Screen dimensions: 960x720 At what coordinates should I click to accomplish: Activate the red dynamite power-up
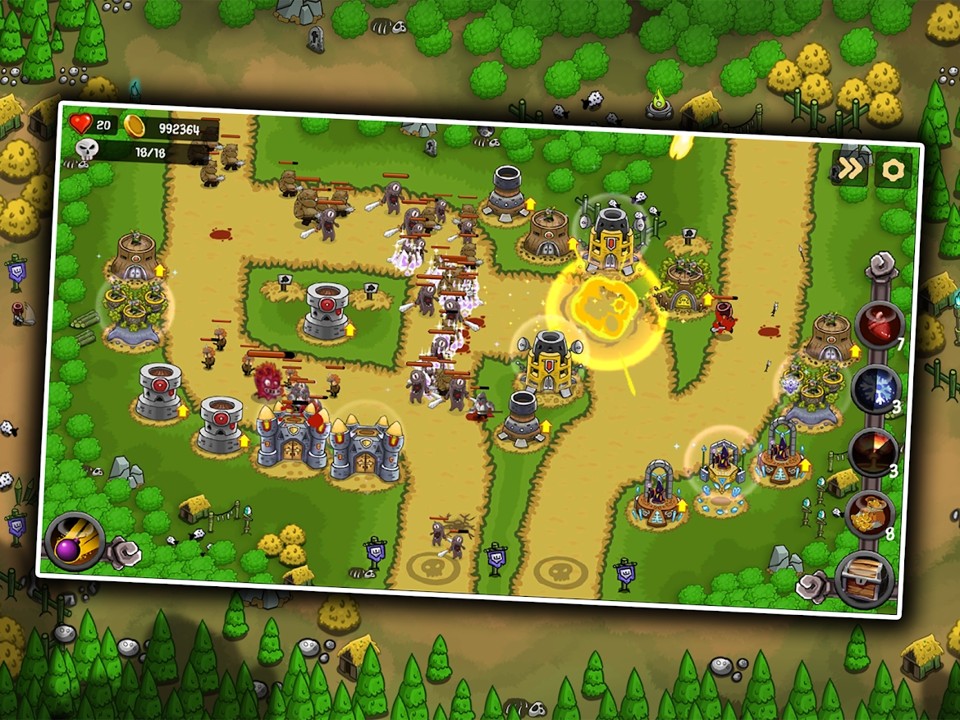coord(879,324)
